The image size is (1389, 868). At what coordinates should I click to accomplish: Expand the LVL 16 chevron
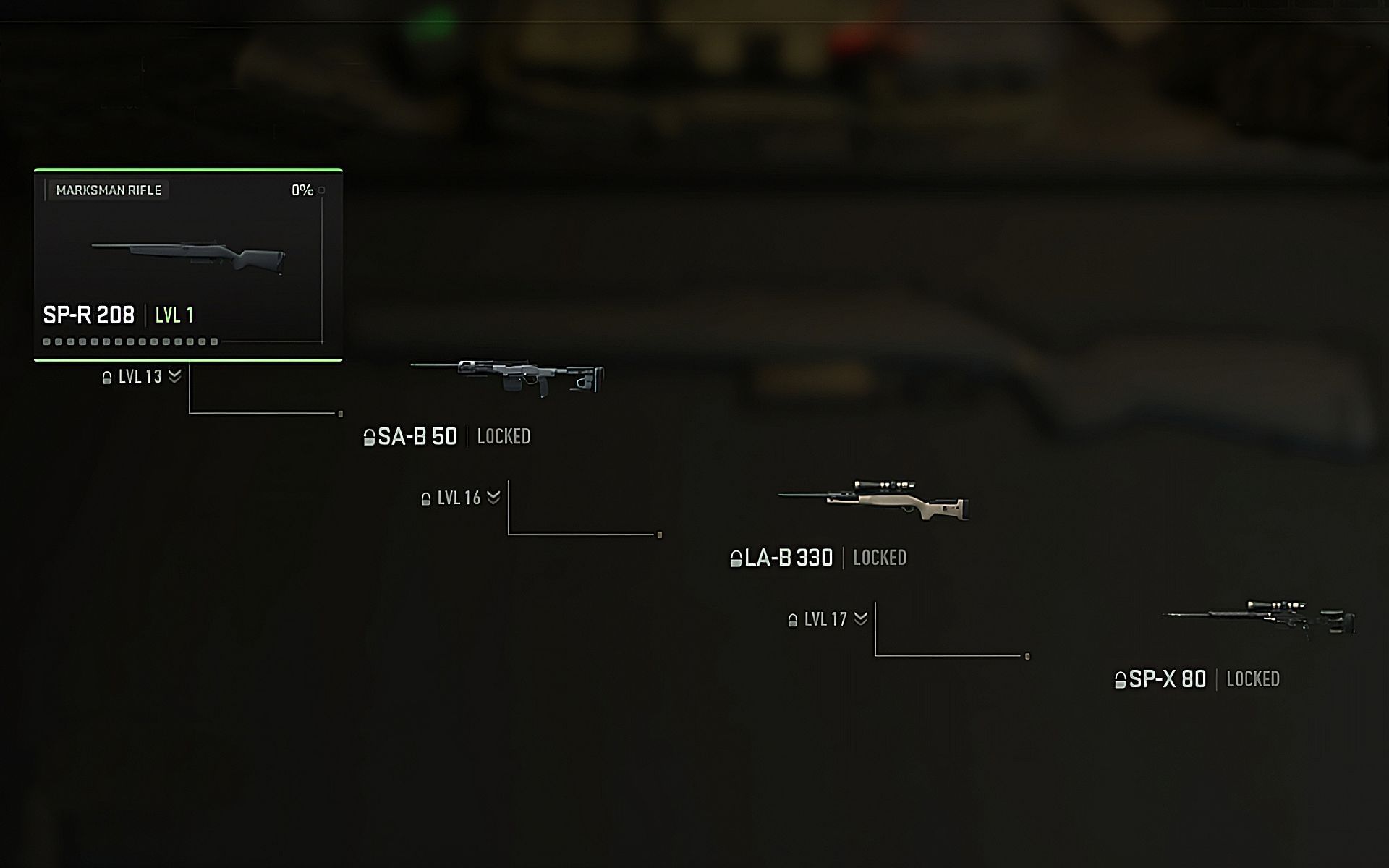click(493, 498)
